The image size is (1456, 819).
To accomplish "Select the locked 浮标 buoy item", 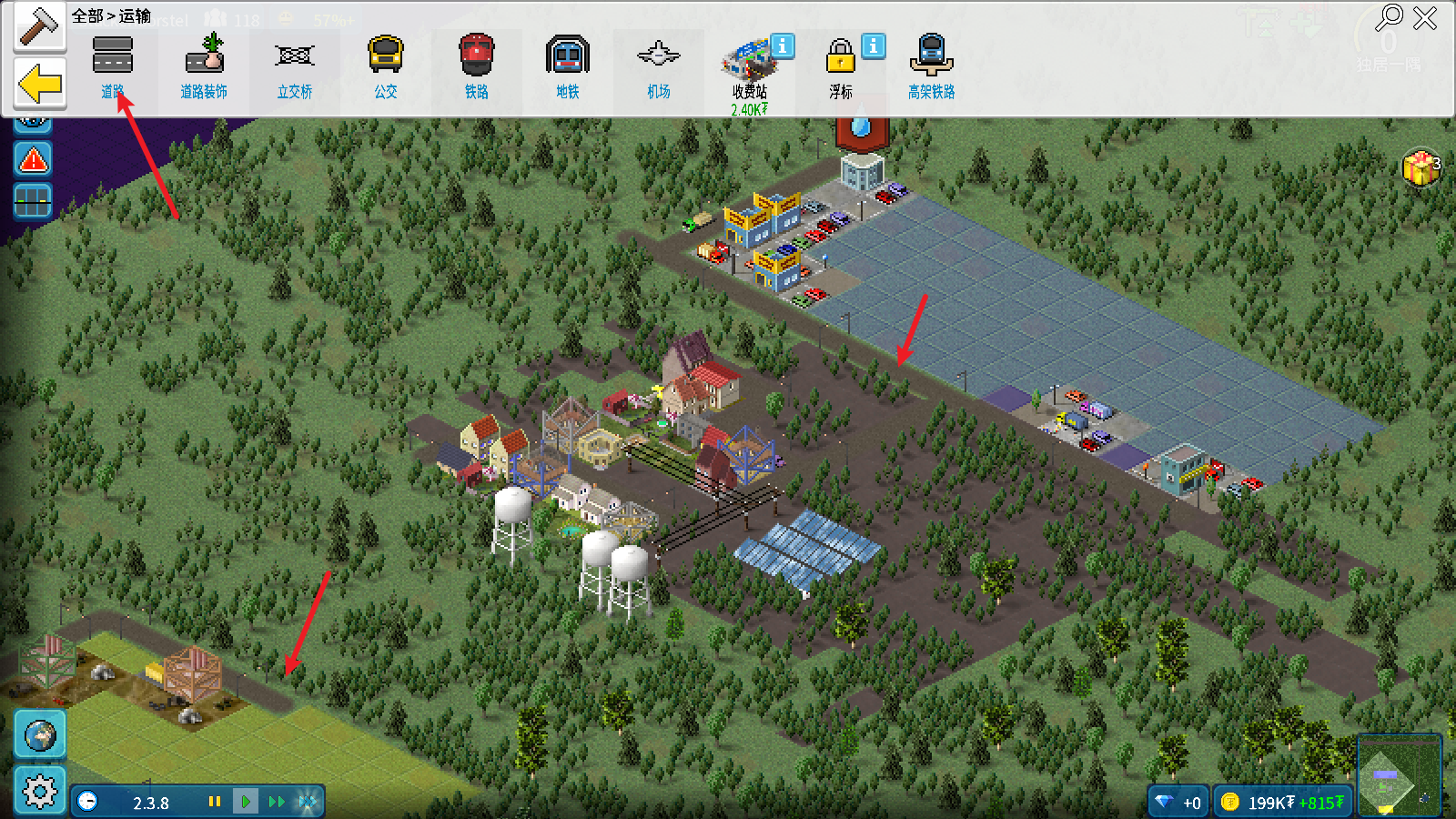I will (841, 66).
